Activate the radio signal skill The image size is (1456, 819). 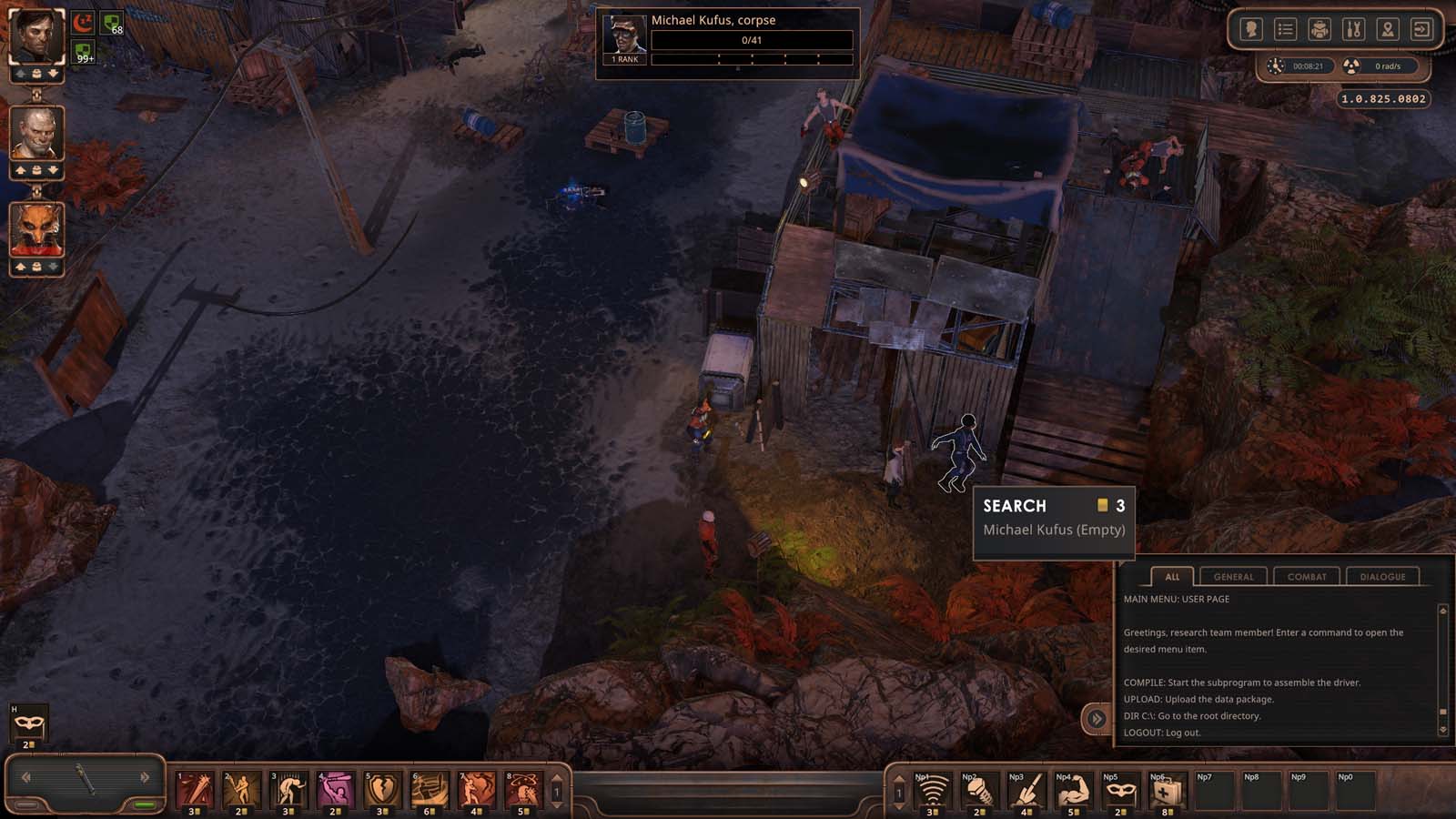931,791
